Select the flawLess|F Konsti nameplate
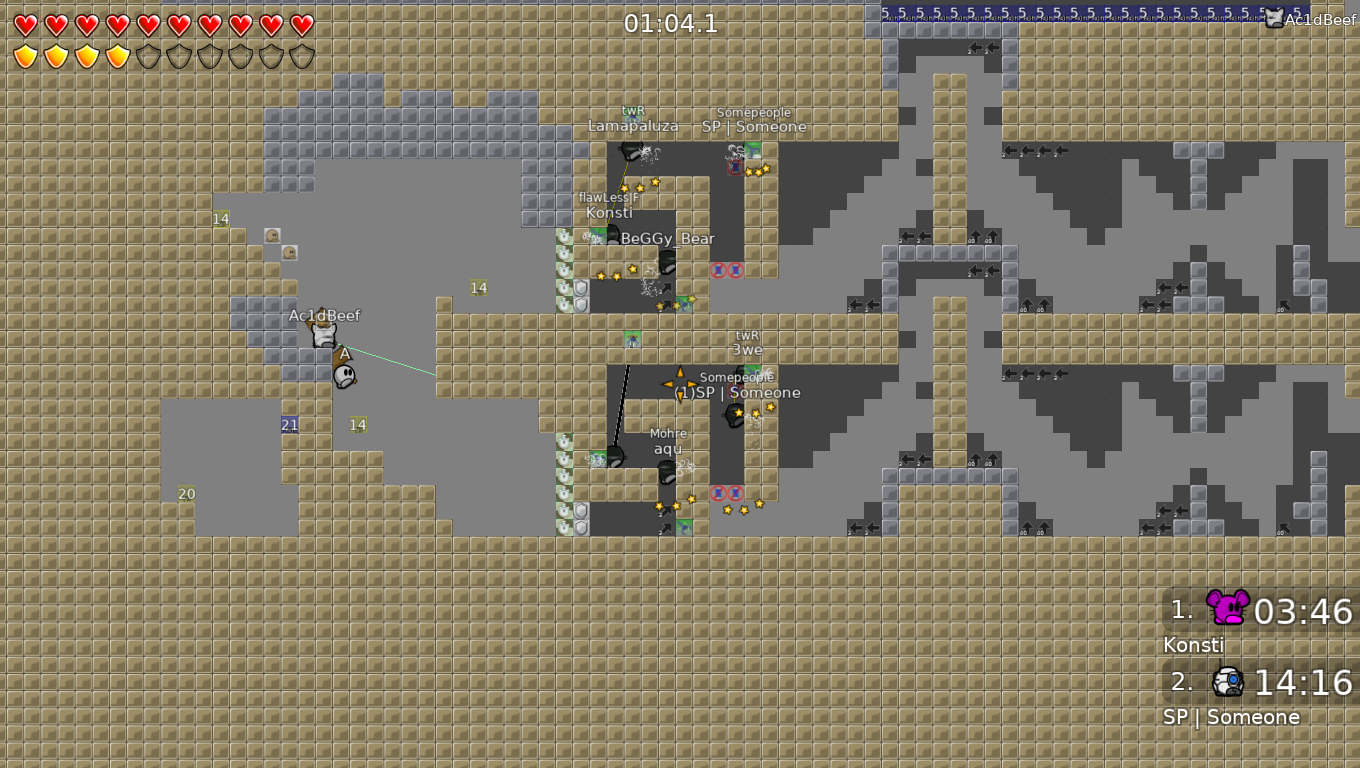 coord(610,205)
